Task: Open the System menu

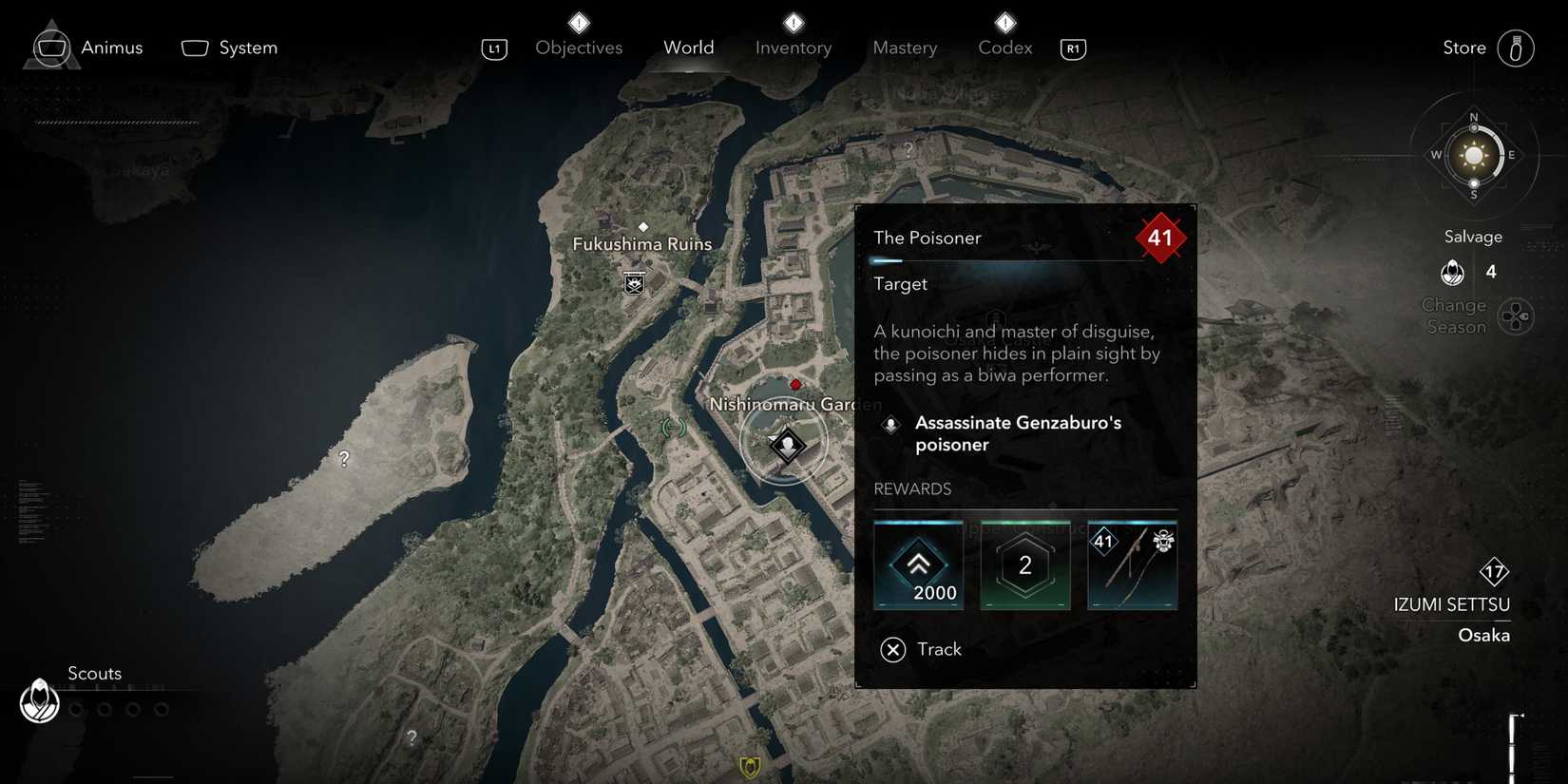Action: (x=229, y=48)
